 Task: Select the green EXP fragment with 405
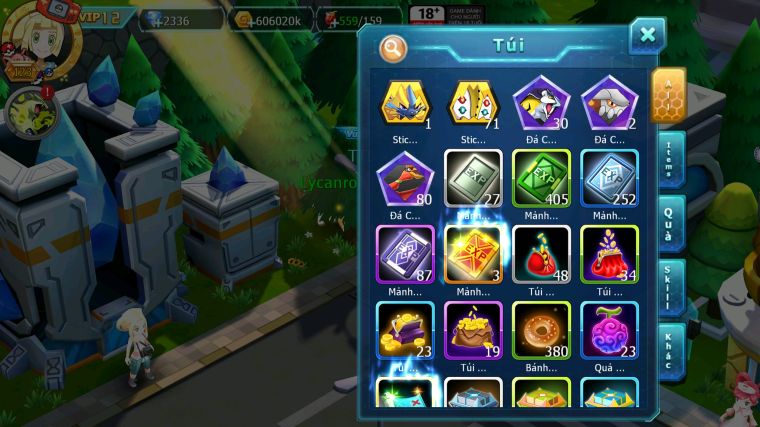click(541, 177)
